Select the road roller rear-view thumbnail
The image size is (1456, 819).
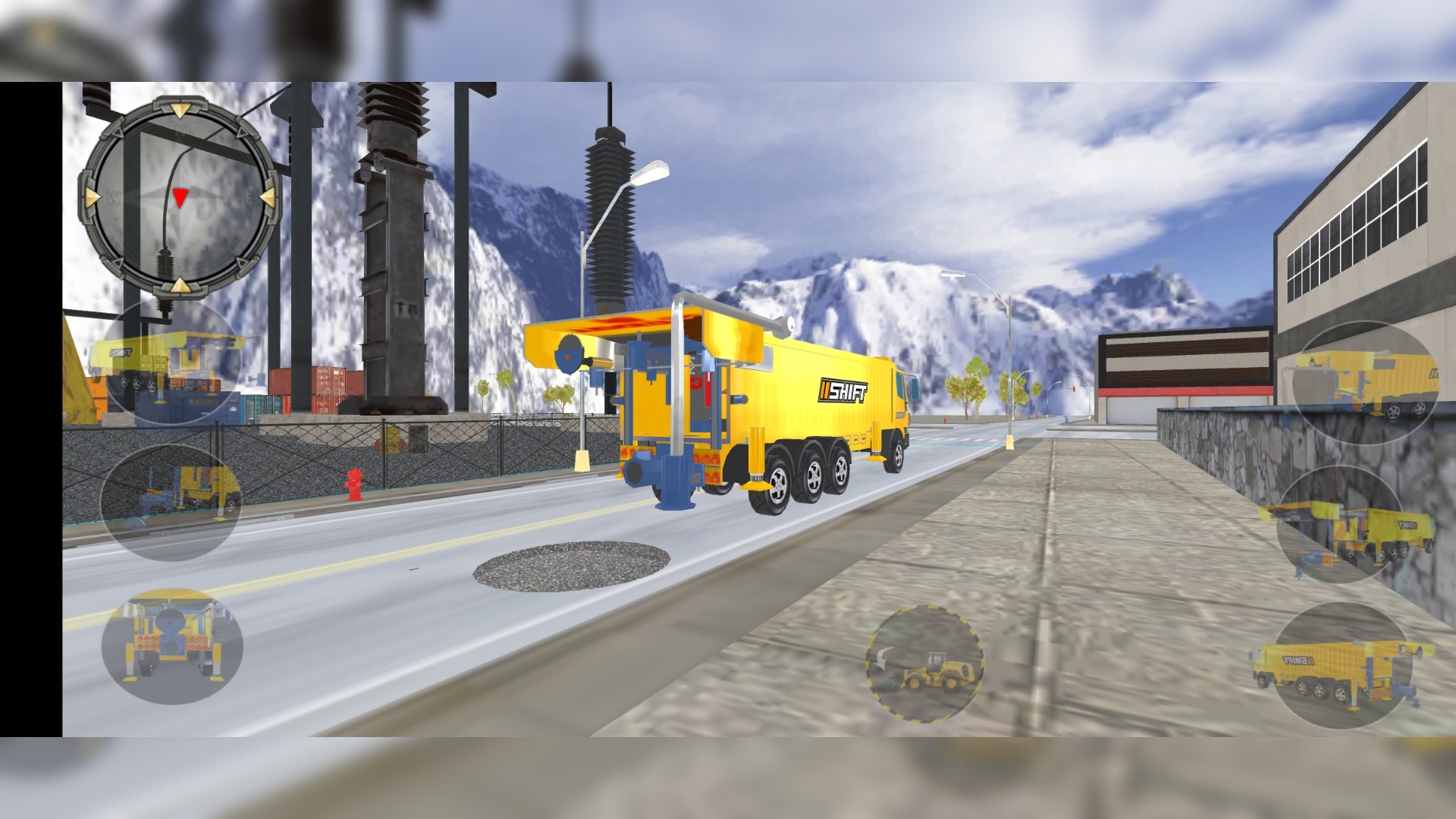174,648
